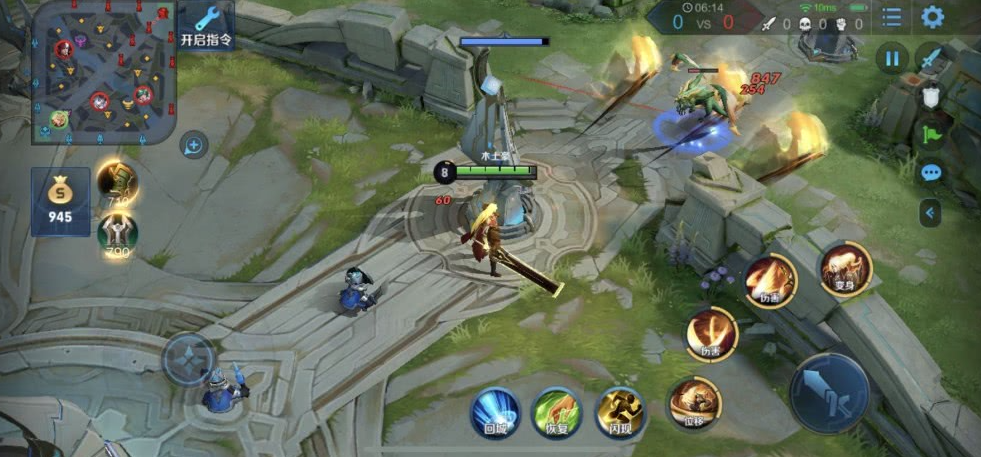
Task: Tap the 开启指令 wrench button
Action: 207,27
